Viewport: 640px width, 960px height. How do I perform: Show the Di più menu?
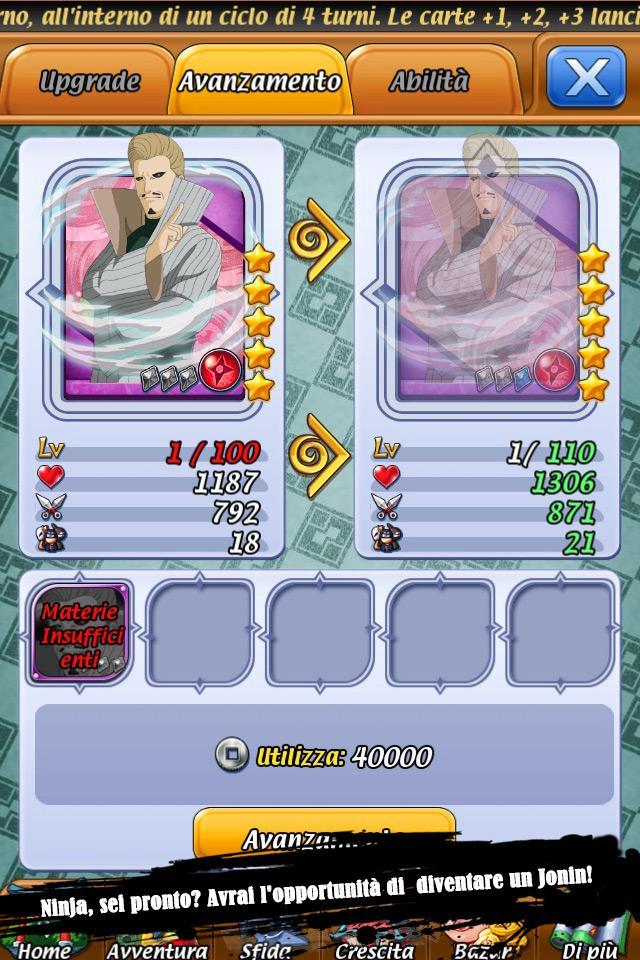[x=590, y=948]
